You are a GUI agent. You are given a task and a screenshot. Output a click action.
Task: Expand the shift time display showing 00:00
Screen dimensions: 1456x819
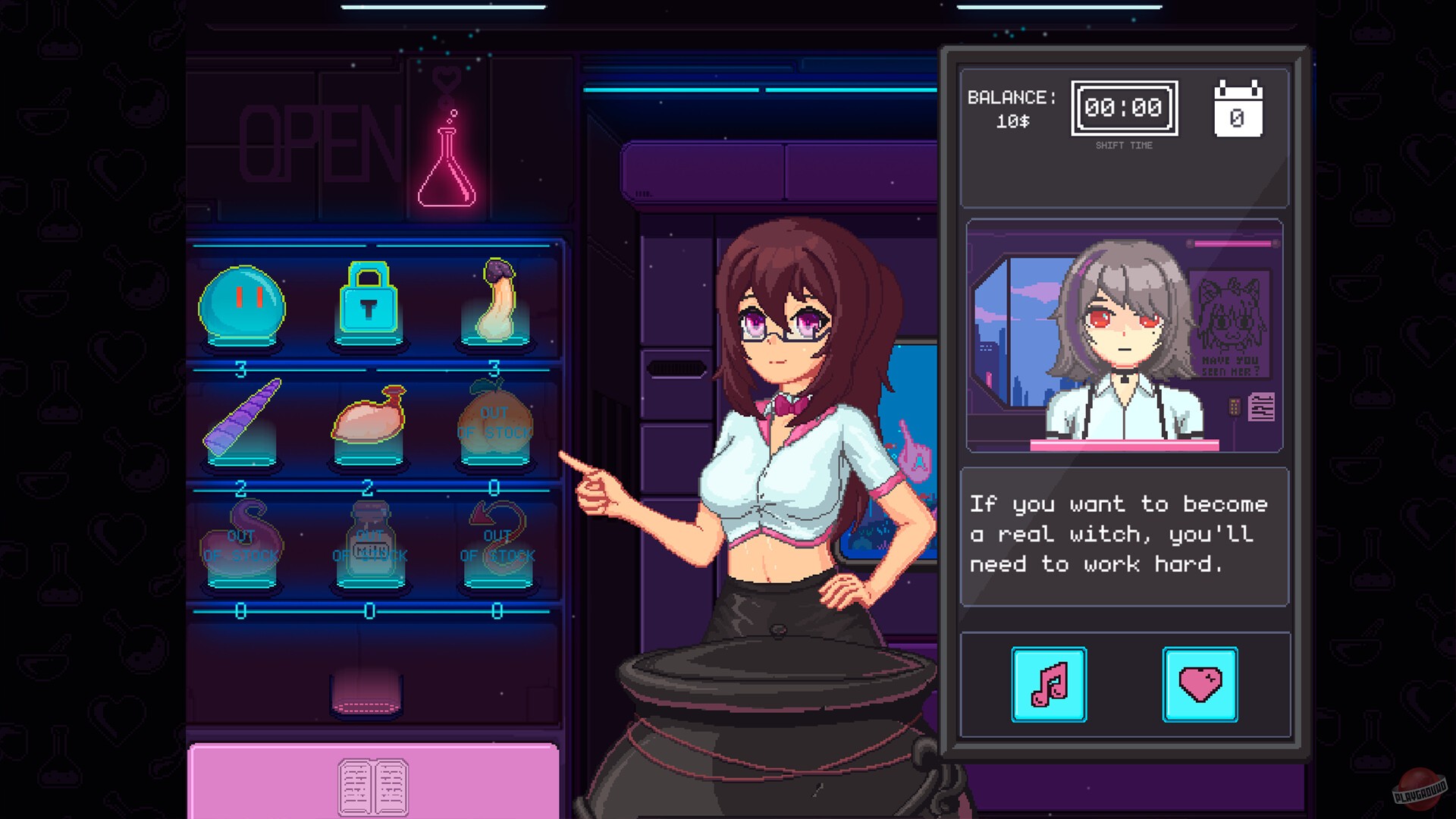point(1124,108)
